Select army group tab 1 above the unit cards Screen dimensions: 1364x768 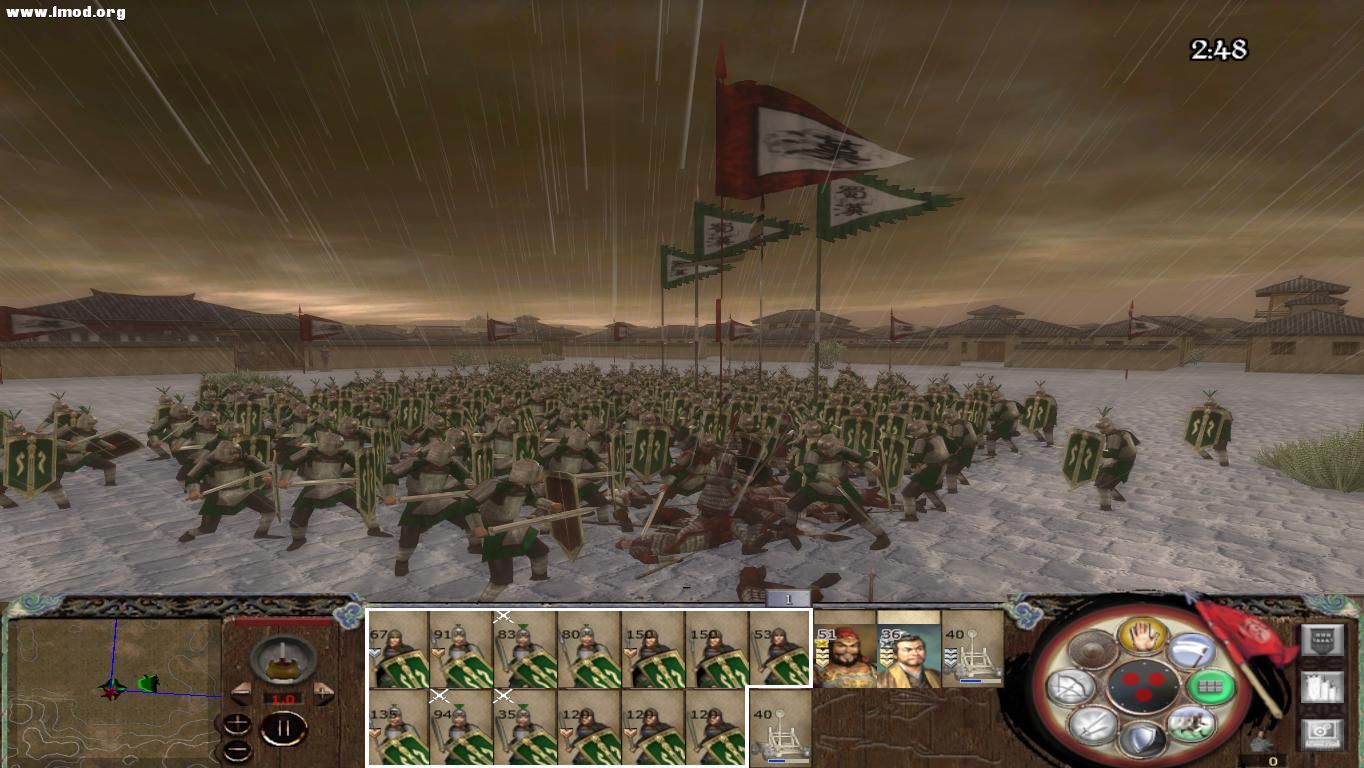788,598
